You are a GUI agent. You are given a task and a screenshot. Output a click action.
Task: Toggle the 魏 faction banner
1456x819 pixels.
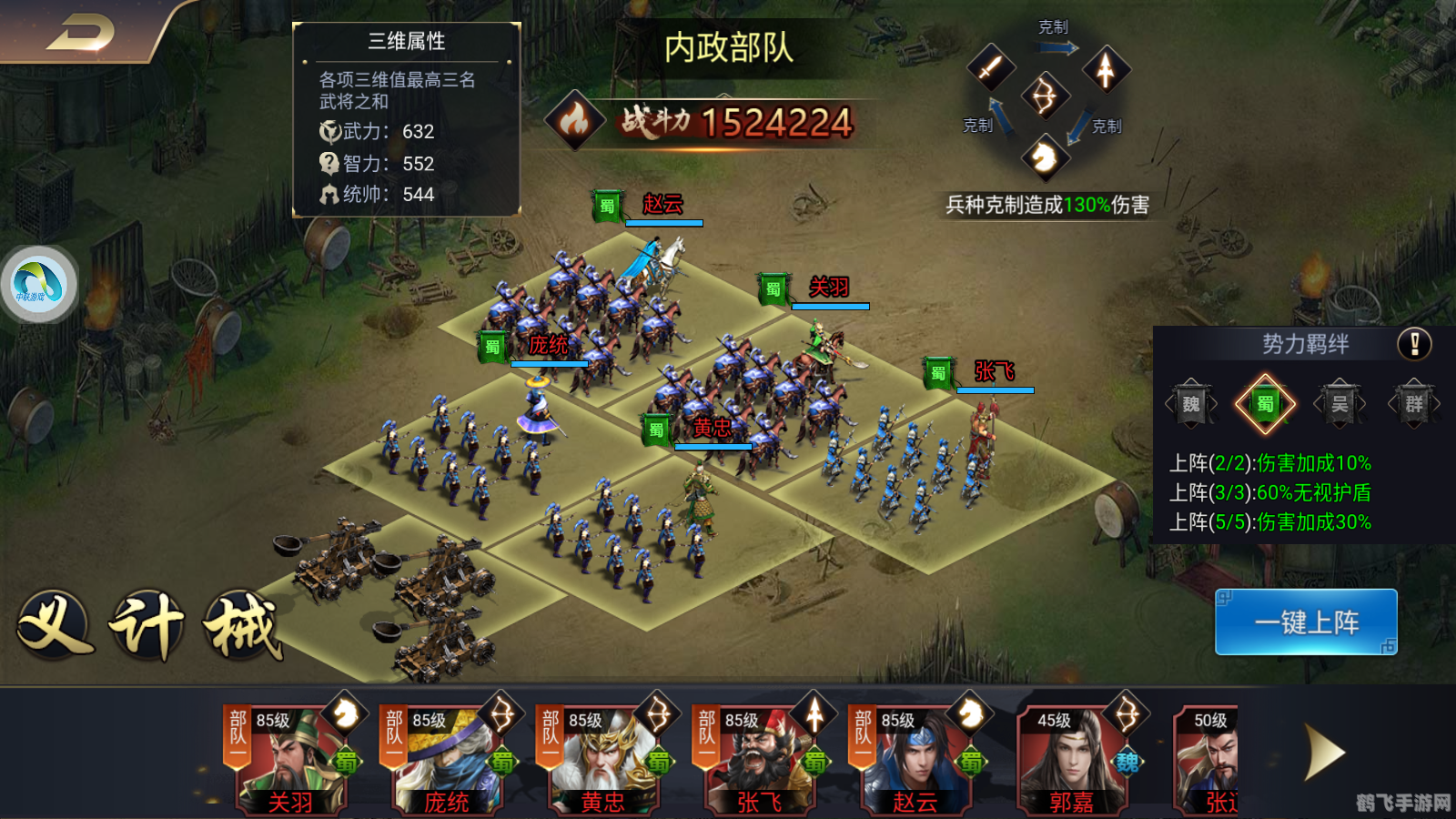pos(1190,403)
